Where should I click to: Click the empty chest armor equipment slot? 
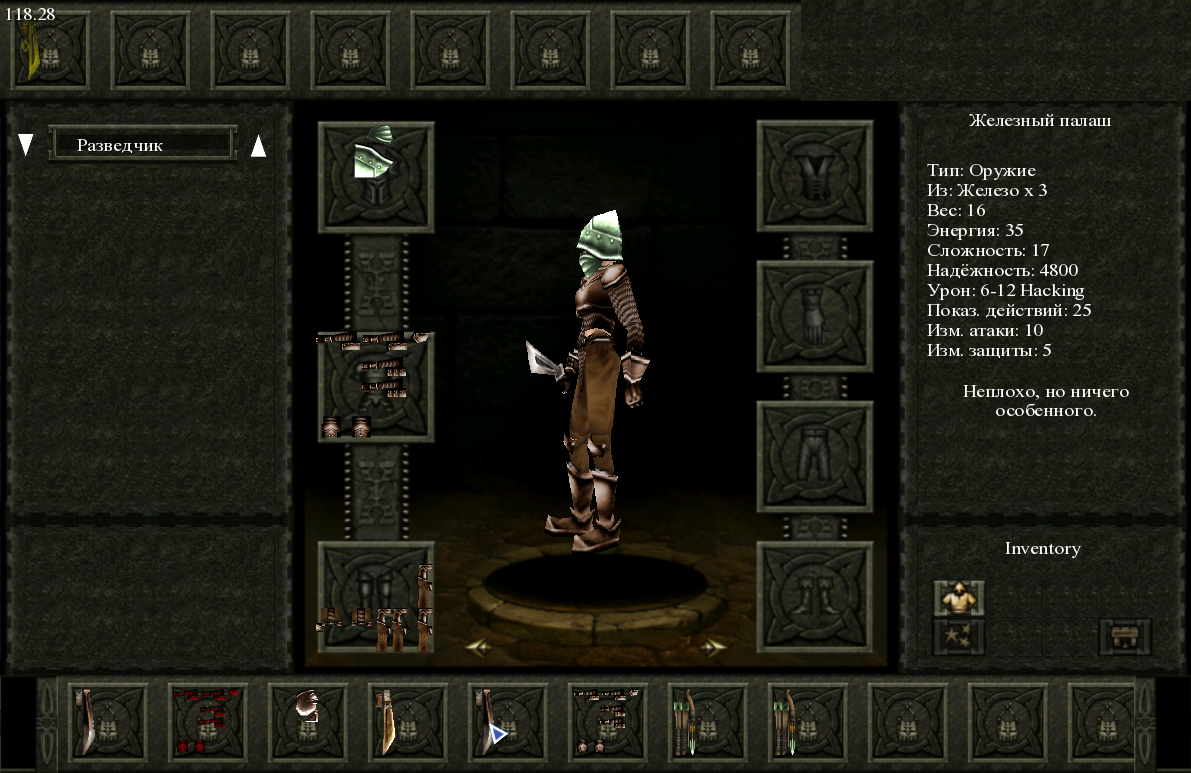(x=815, y=177)
